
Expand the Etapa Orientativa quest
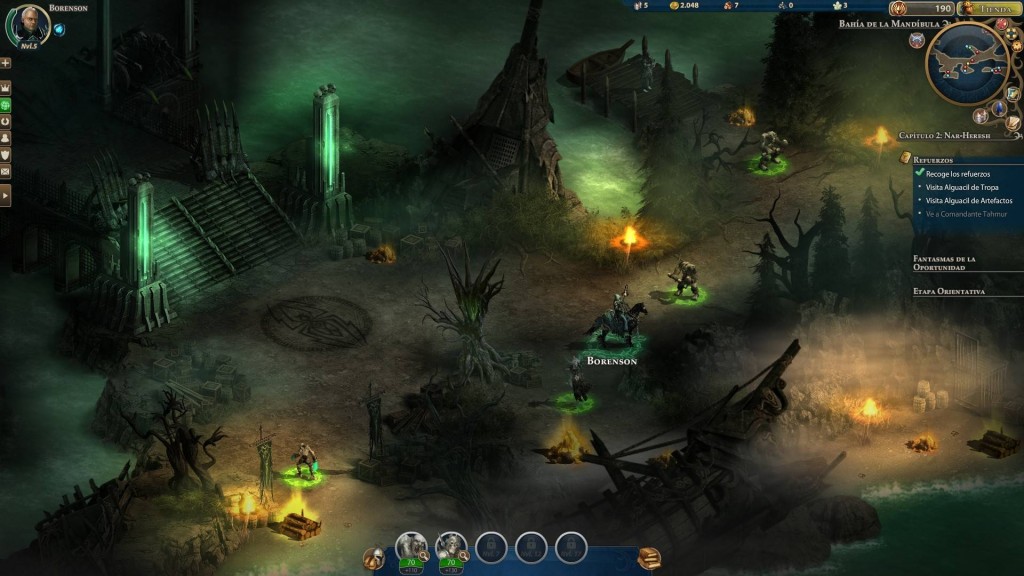(x=949, y=291)
